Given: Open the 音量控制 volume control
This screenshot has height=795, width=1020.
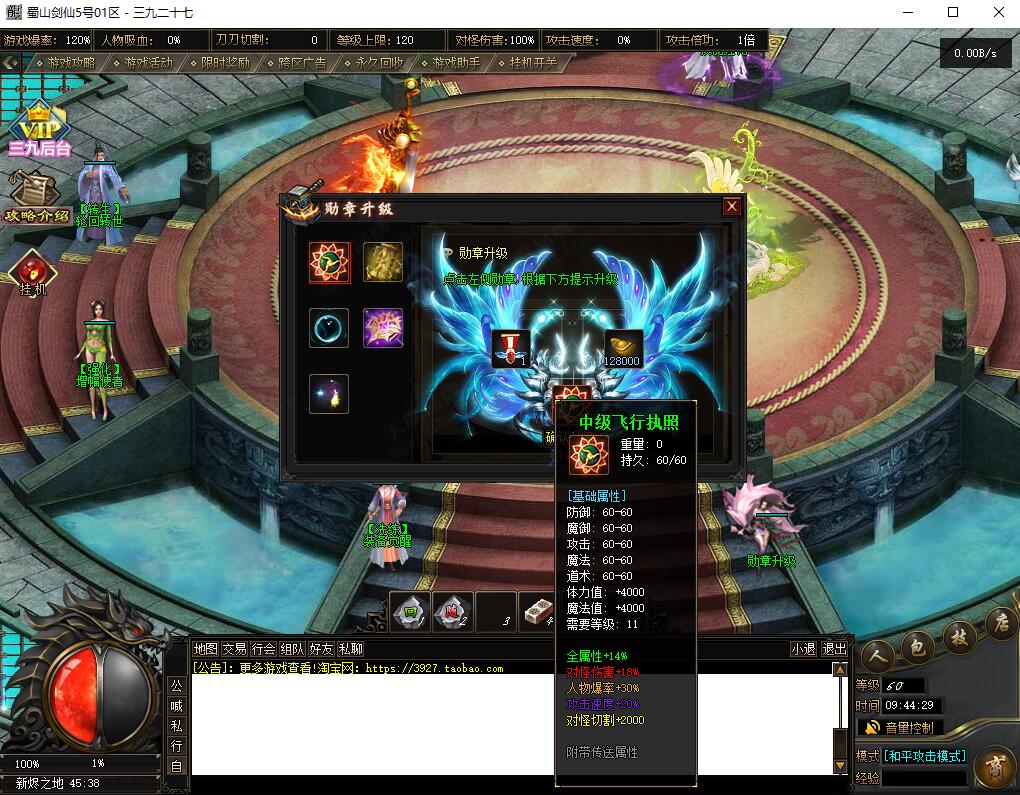Looking at the screenshot, I should (x=900, y=727).
